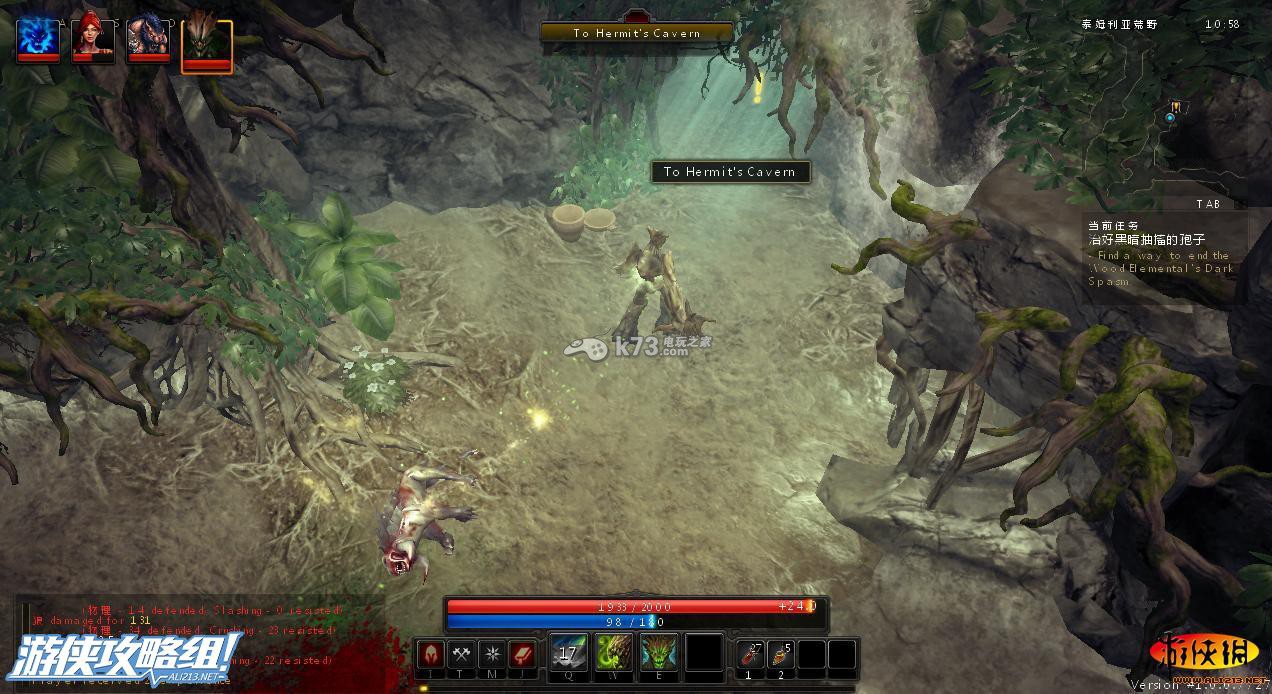
Task: Use the red health potion in slot 1
Action: tap(752, 655)
